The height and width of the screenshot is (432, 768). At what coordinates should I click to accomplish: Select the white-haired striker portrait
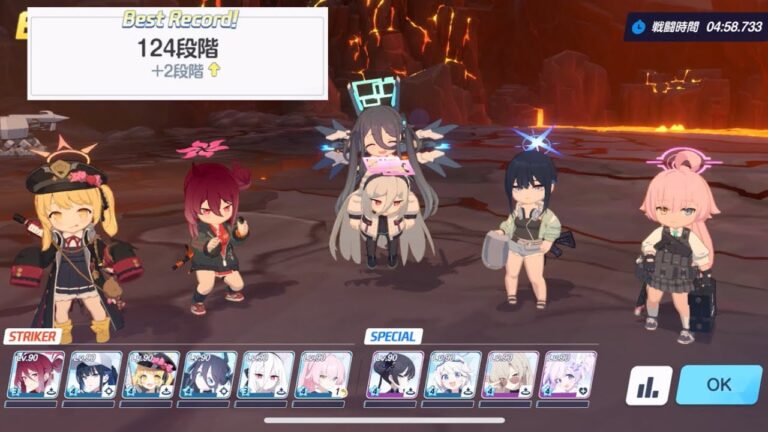(266, 375)
